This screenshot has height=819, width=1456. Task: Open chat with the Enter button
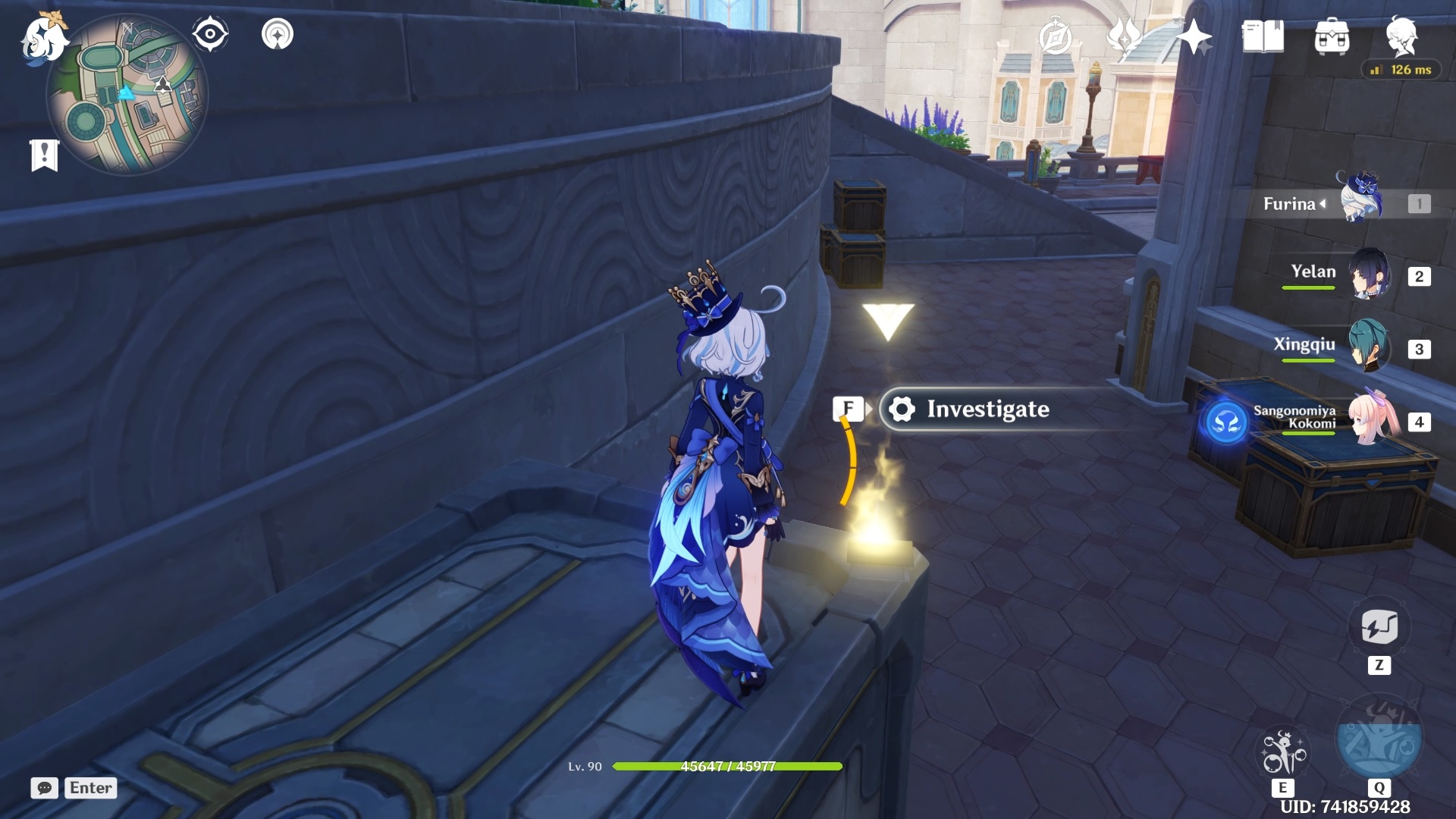(89, 788)
